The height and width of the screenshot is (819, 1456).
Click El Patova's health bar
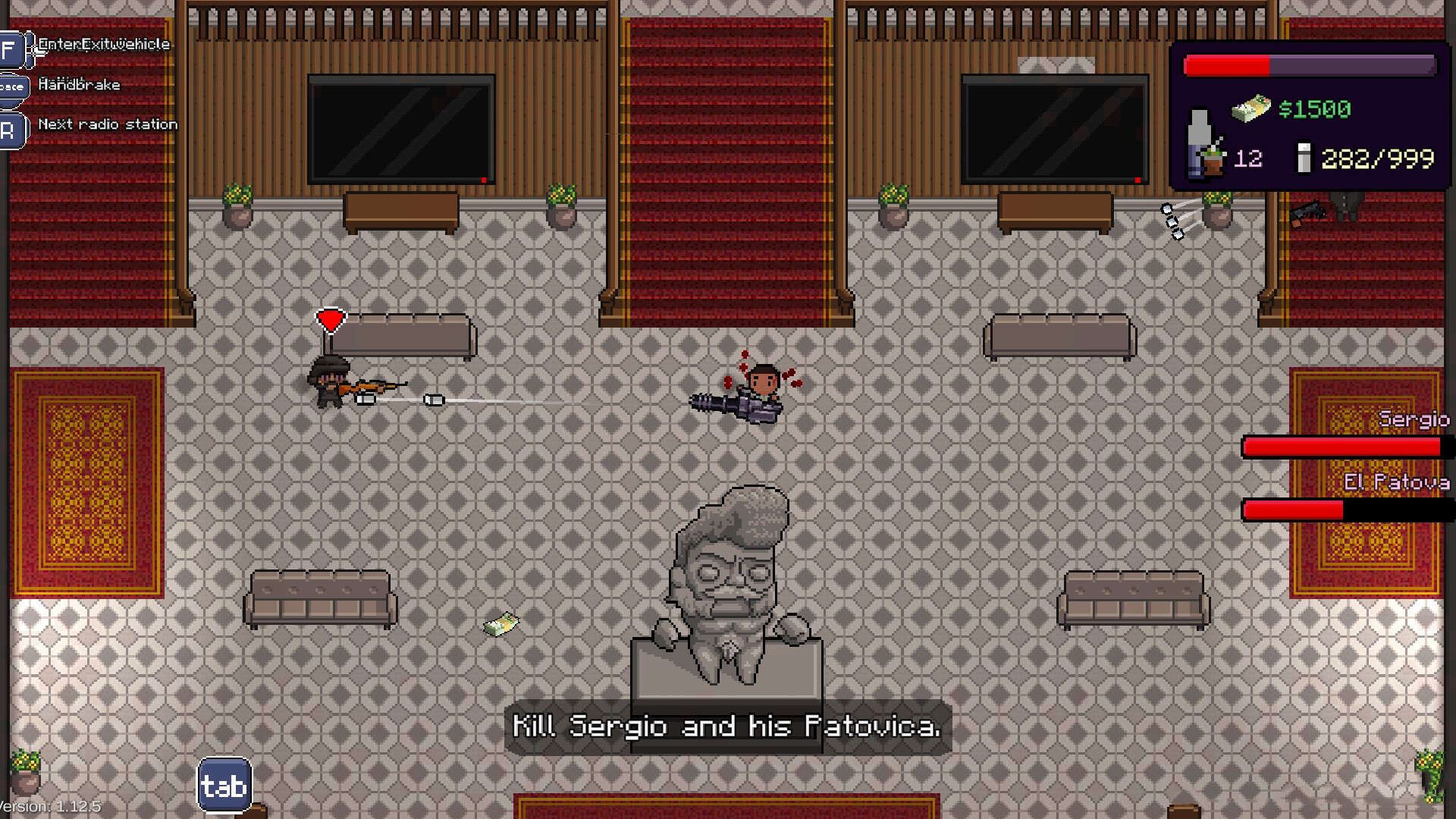click(1342, 510)
